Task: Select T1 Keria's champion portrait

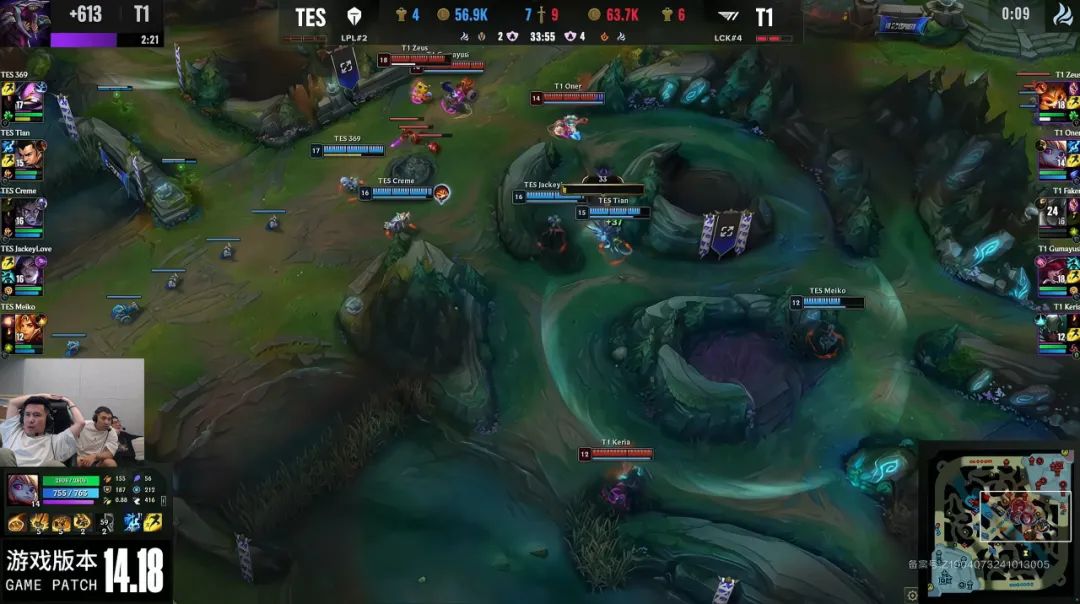Action: (1054, 330)
